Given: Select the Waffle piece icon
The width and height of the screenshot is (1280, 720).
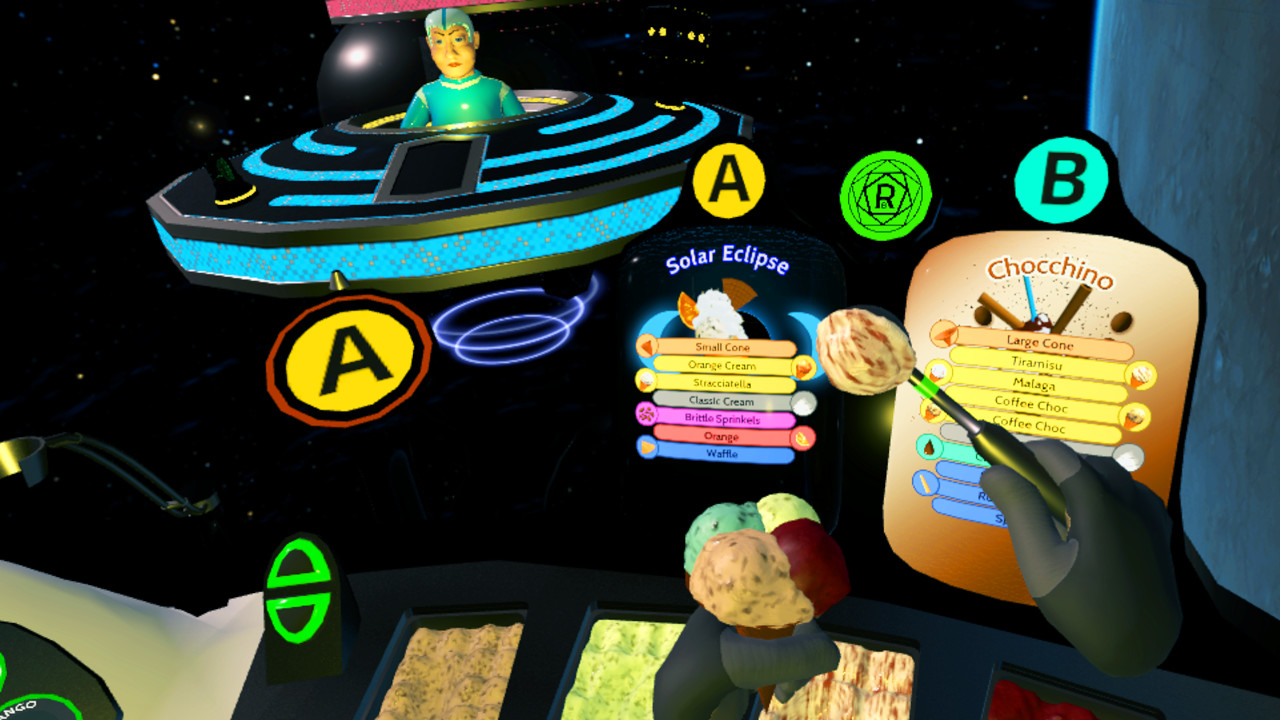Looking at the screenshot, I should click(648, 447).
